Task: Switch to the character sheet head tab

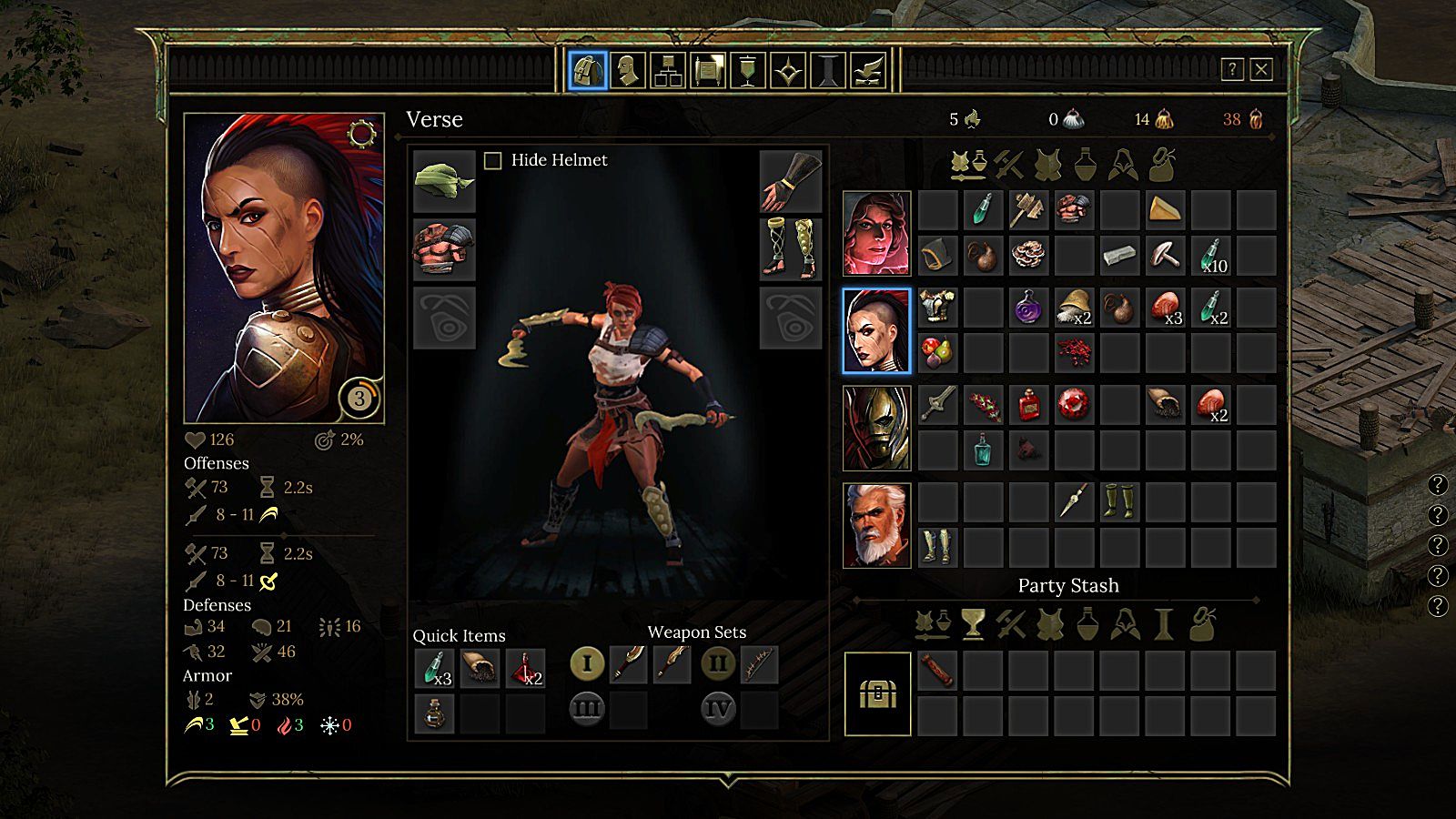Action: coord(628,70)
